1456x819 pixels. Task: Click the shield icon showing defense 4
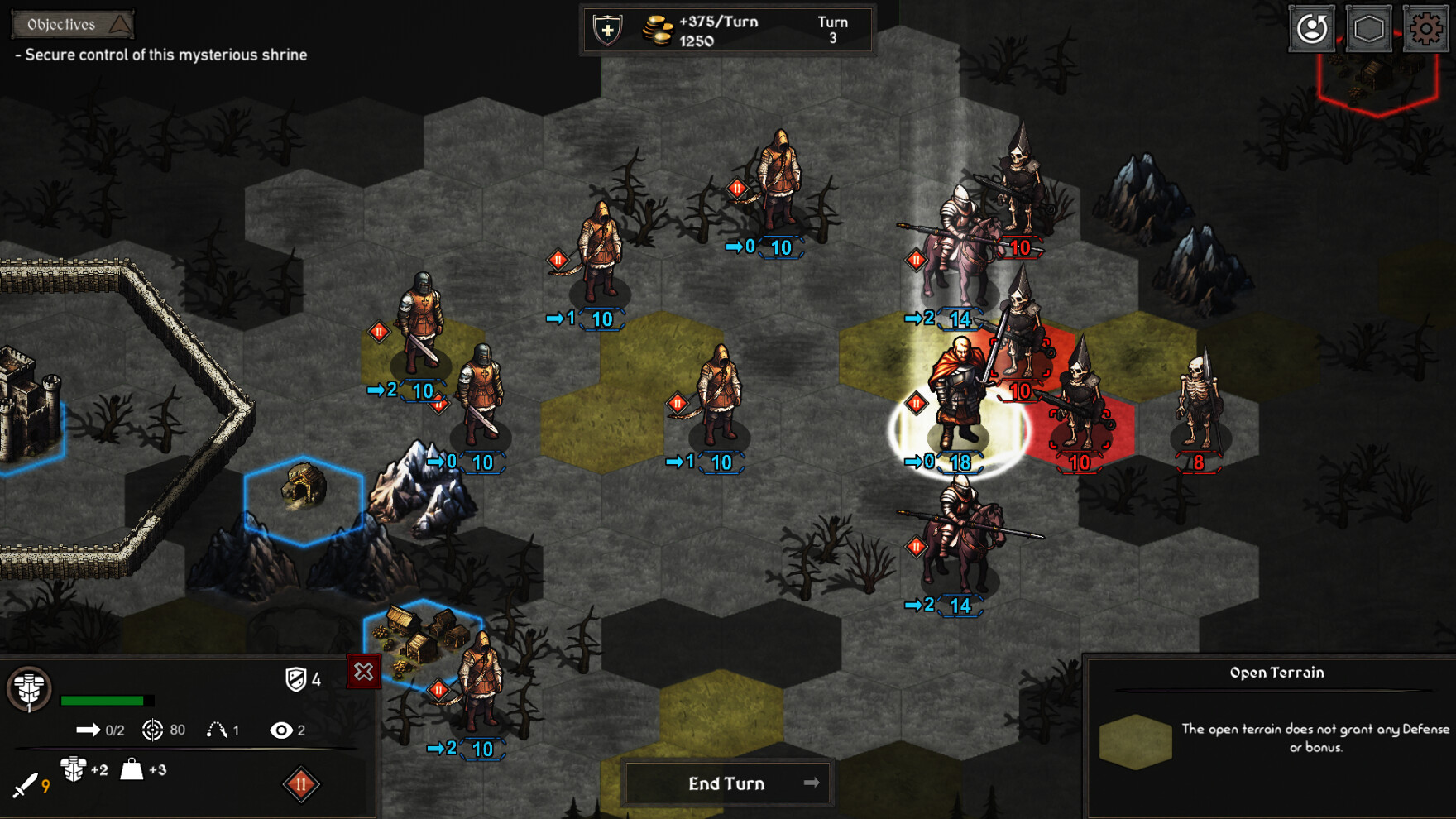(x=296, y=680)
